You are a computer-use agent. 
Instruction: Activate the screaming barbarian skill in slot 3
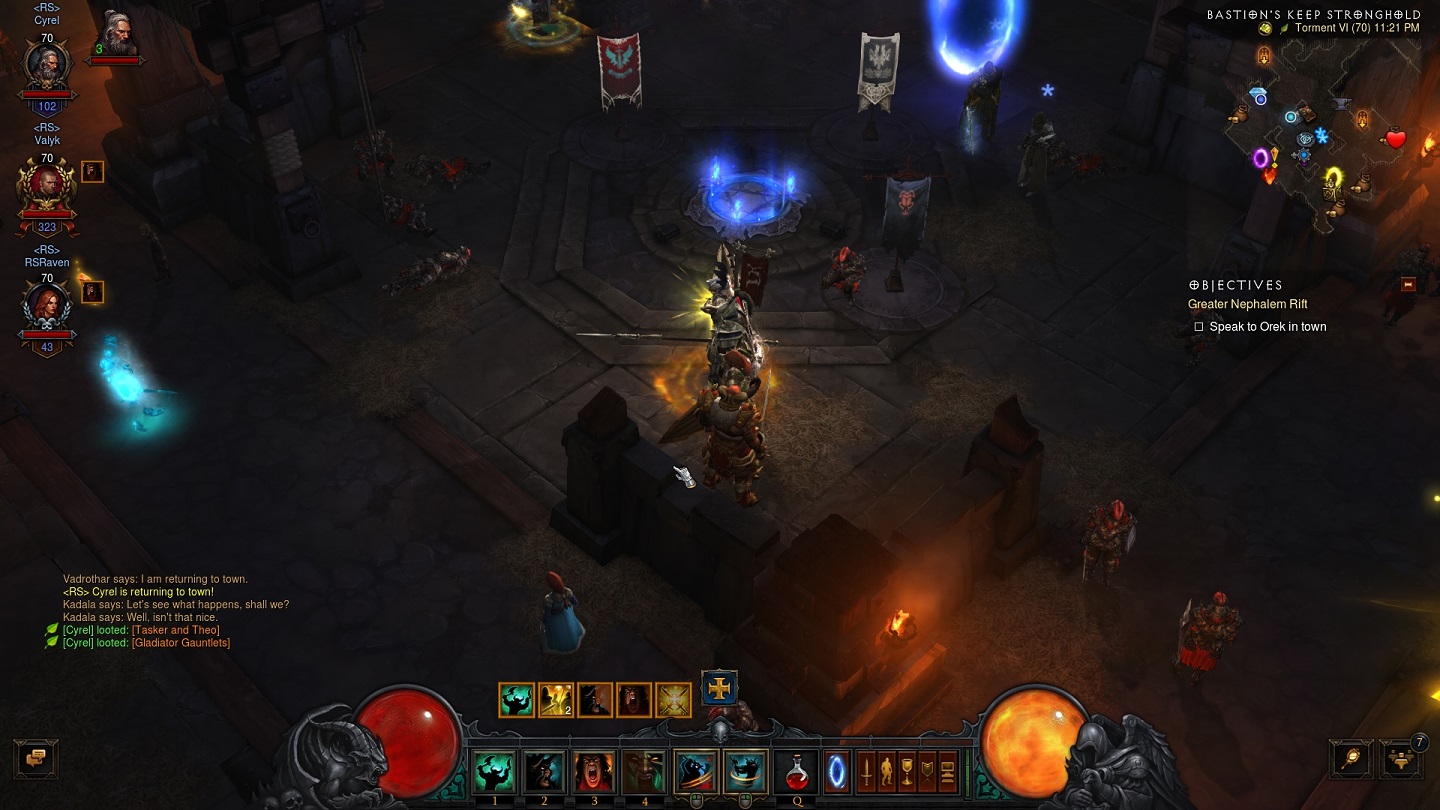593,771
